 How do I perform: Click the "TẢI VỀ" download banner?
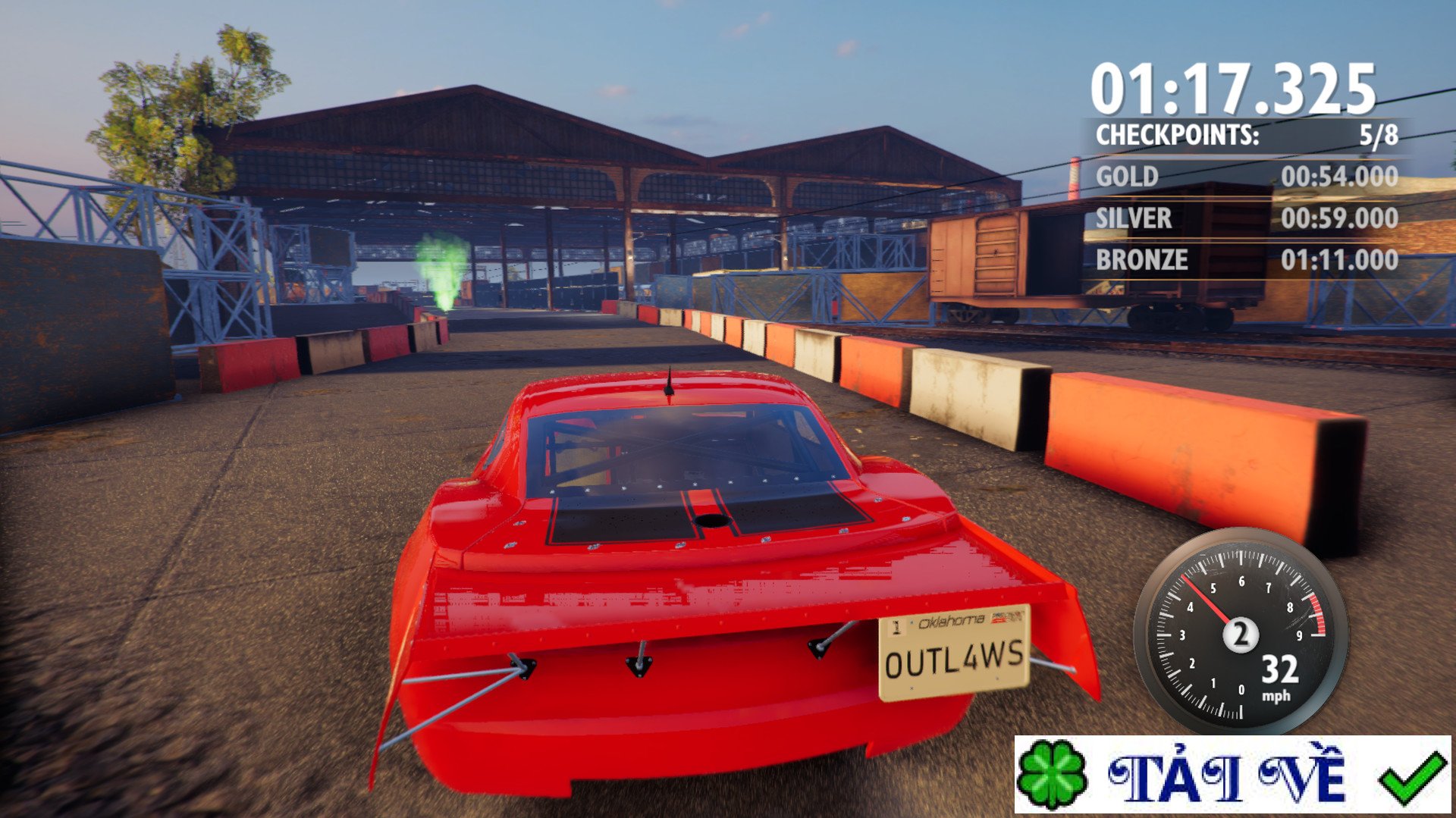1232,776
